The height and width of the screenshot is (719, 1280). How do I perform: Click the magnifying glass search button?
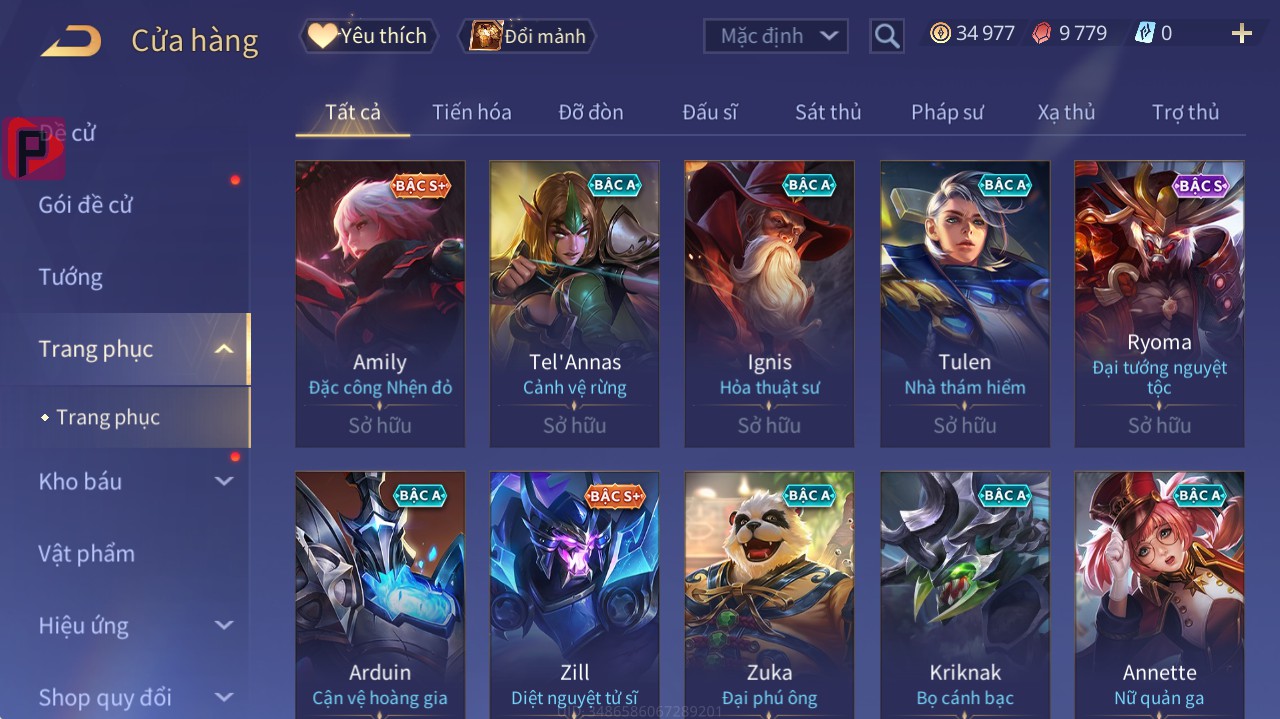tap(886, 36)
